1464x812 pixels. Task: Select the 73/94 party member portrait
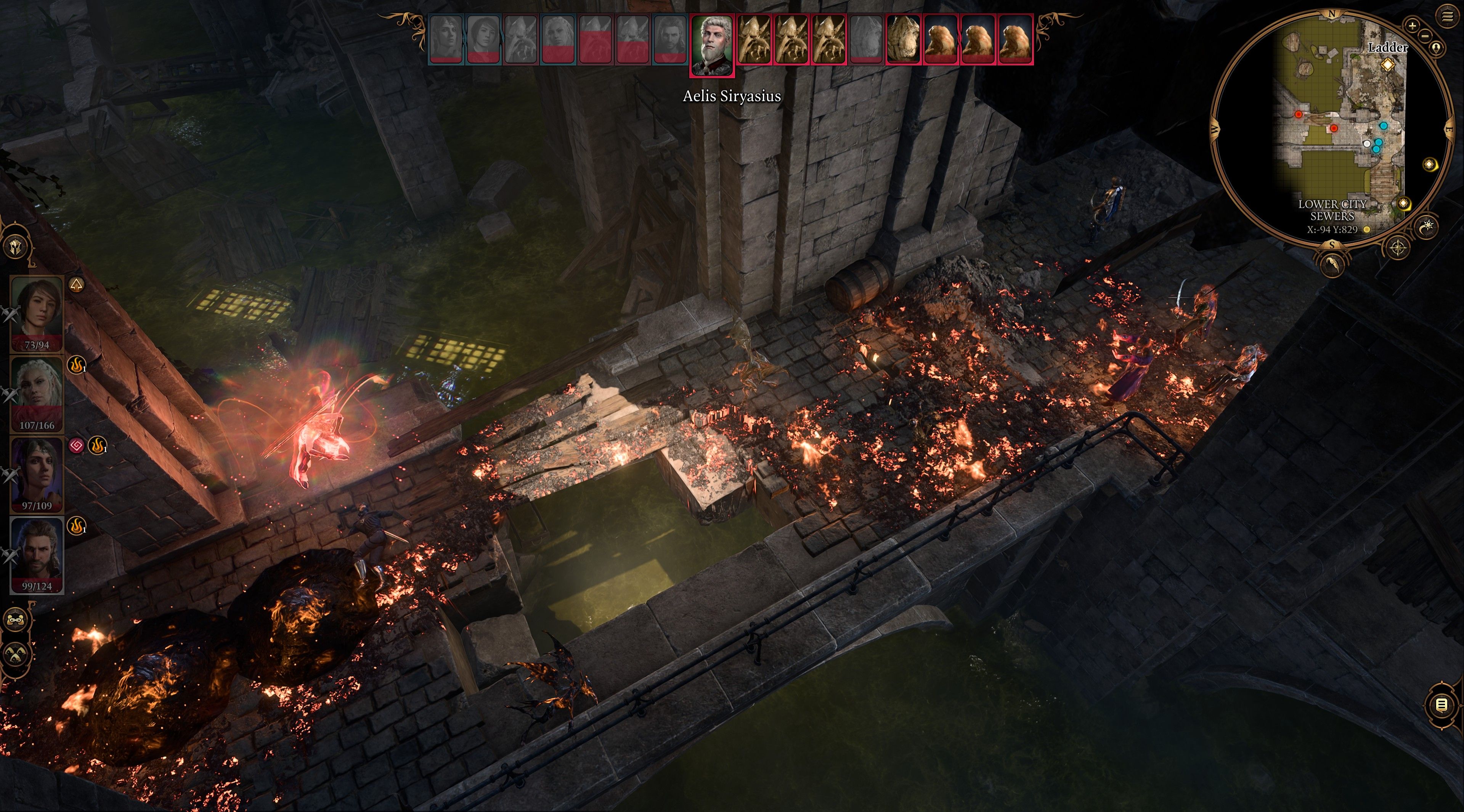37,310
